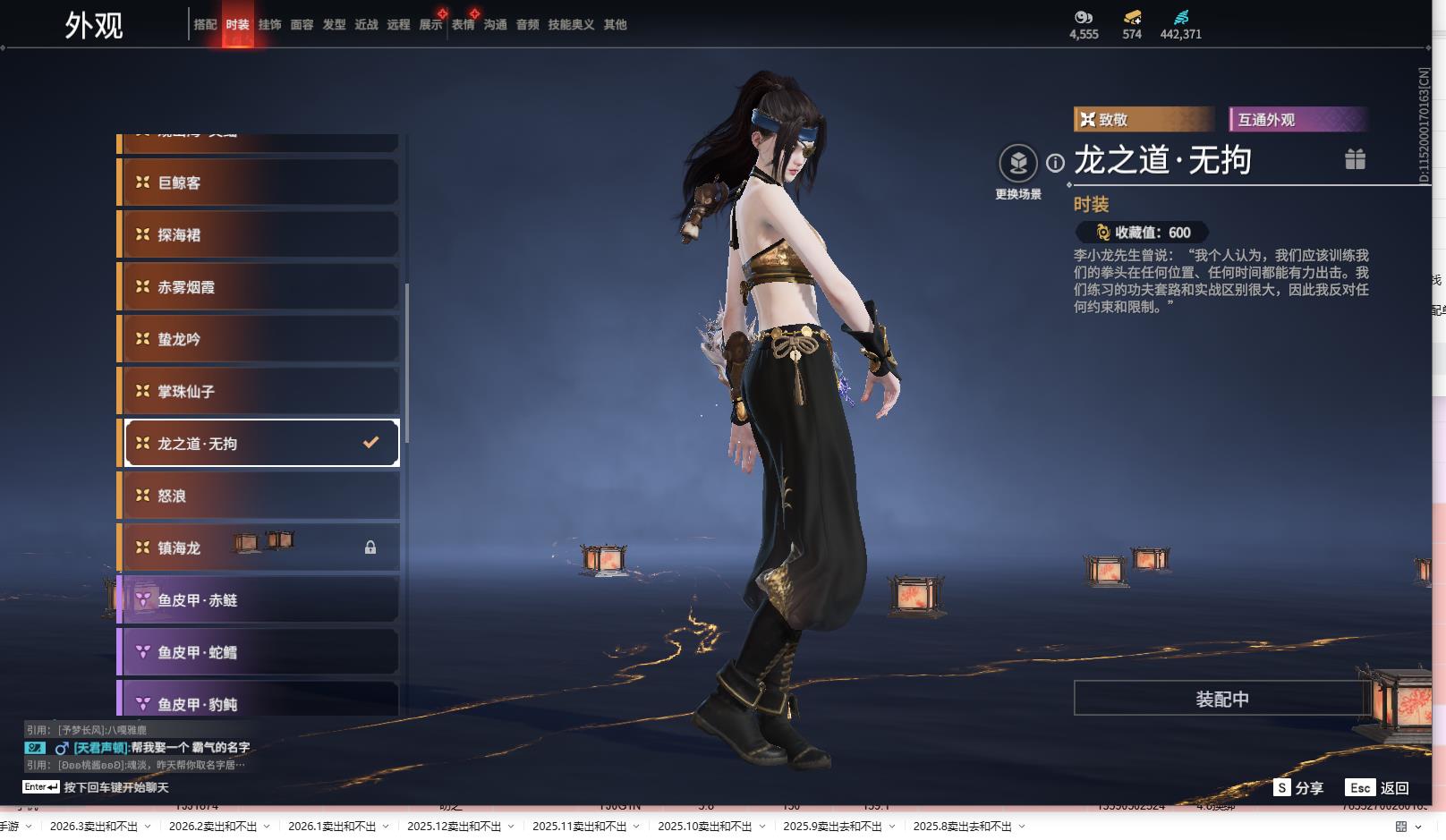Select the 怒浪 outfit row
1446x840 pixels.
click(x=259, y=496)
